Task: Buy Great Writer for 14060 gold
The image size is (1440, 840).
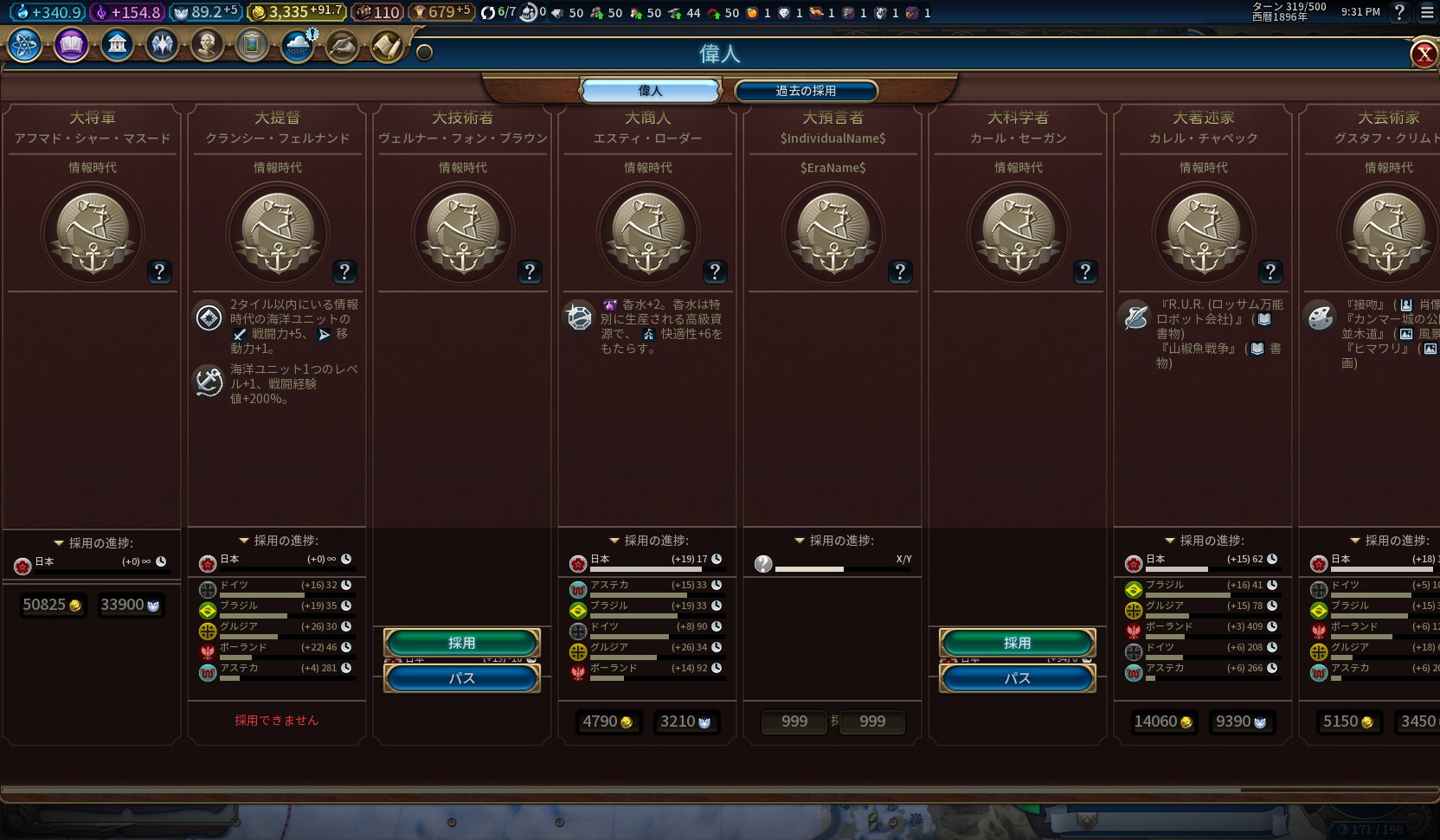Action: point(1163,721)
